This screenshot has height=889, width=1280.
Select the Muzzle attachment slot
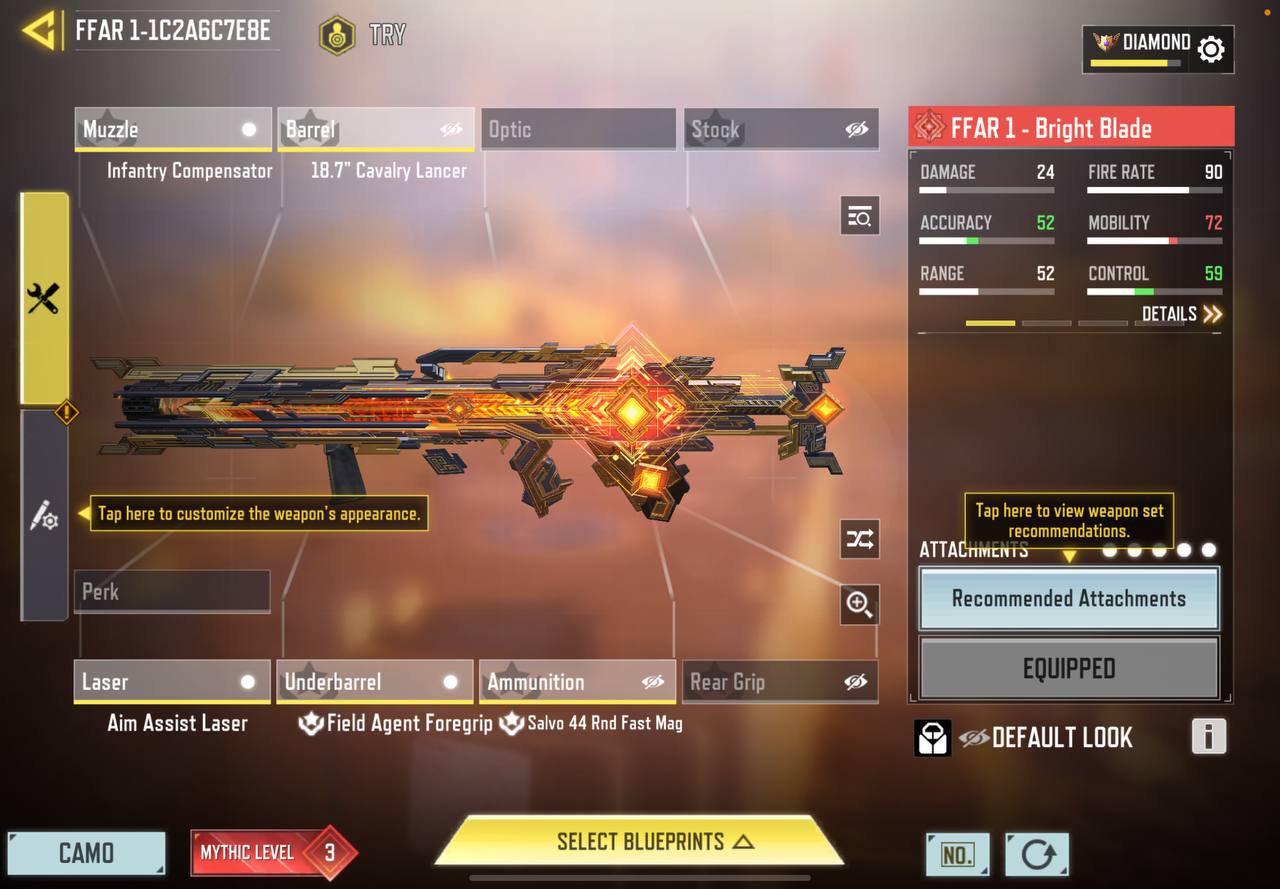click(x=172, y=129)
